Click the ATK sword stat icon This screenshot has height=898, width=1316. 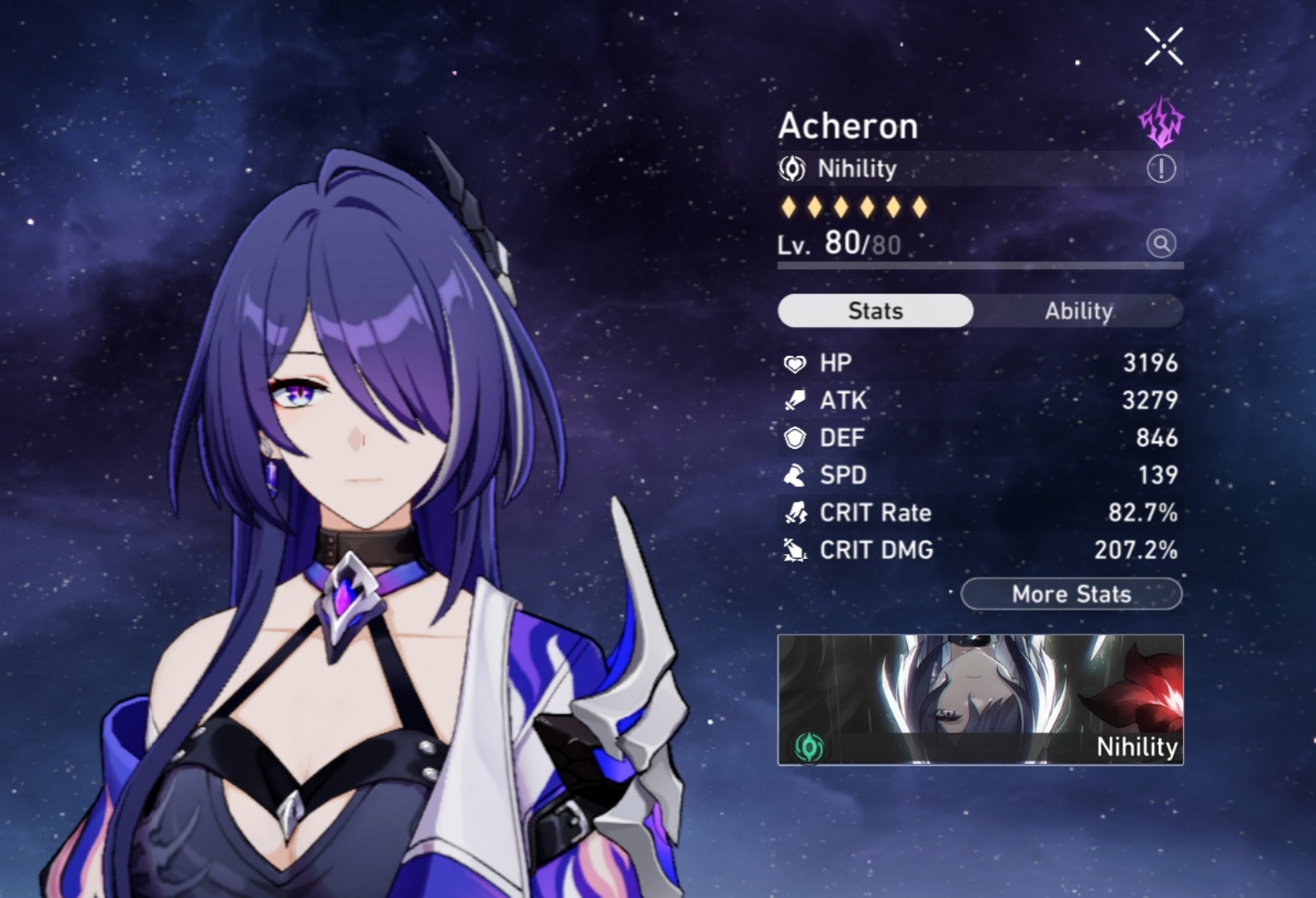click(x=795, y=400)
